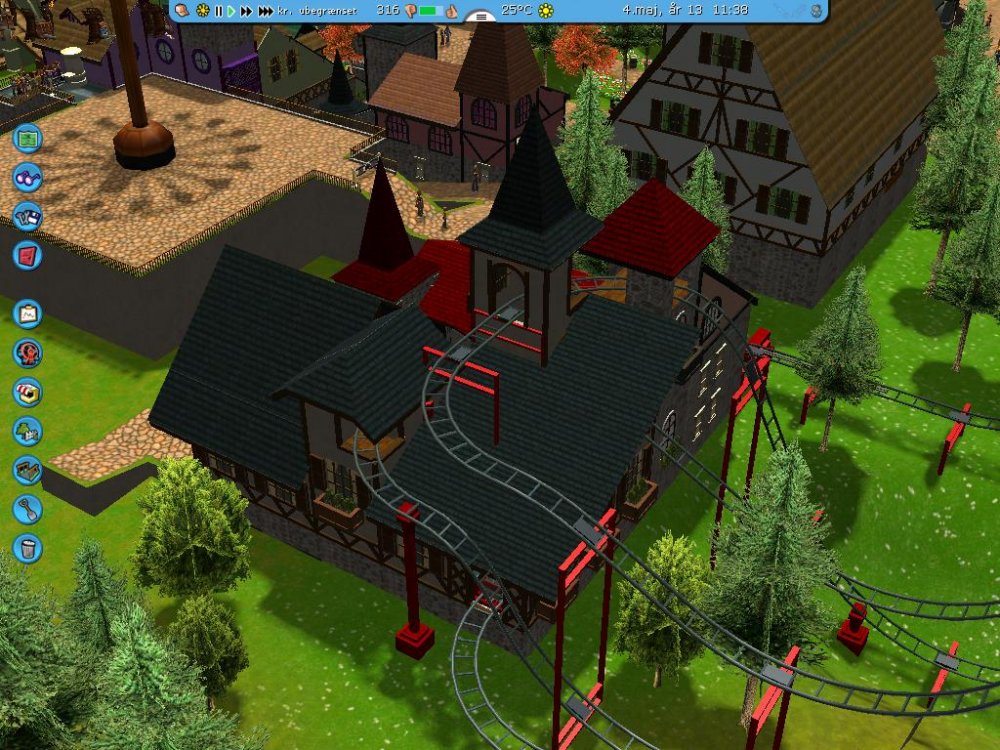
Task: Pause the game
Action: click(x=219, y=11)
